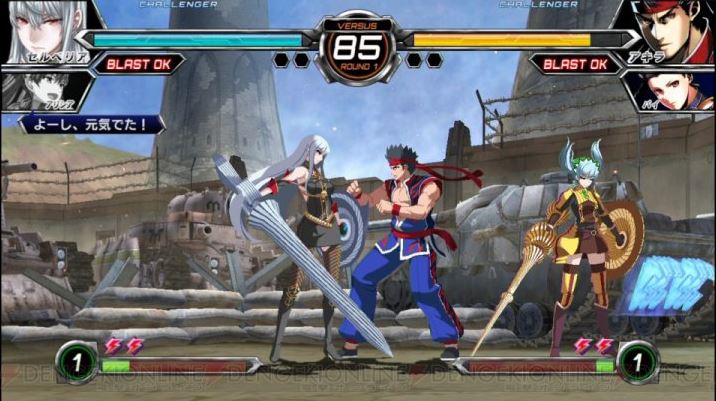Image resolution: width=716 pixels, height=401 pixels.
Task: Activate player two's BLAST OK indicator
Action: pos(575,64)
